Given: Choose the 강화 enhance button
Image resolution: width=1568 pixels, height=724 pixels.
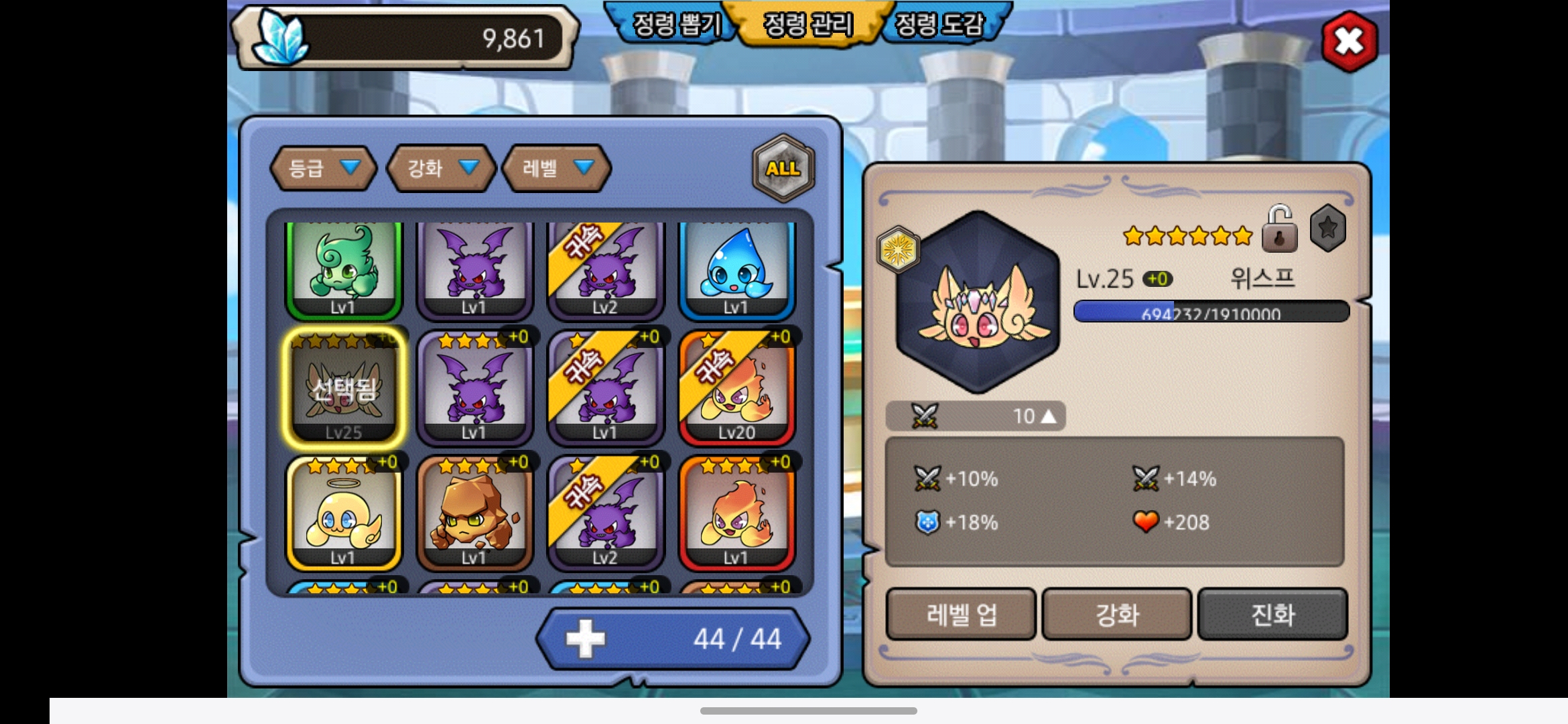Looking at the screenshot, I should tap(1116, 614).
